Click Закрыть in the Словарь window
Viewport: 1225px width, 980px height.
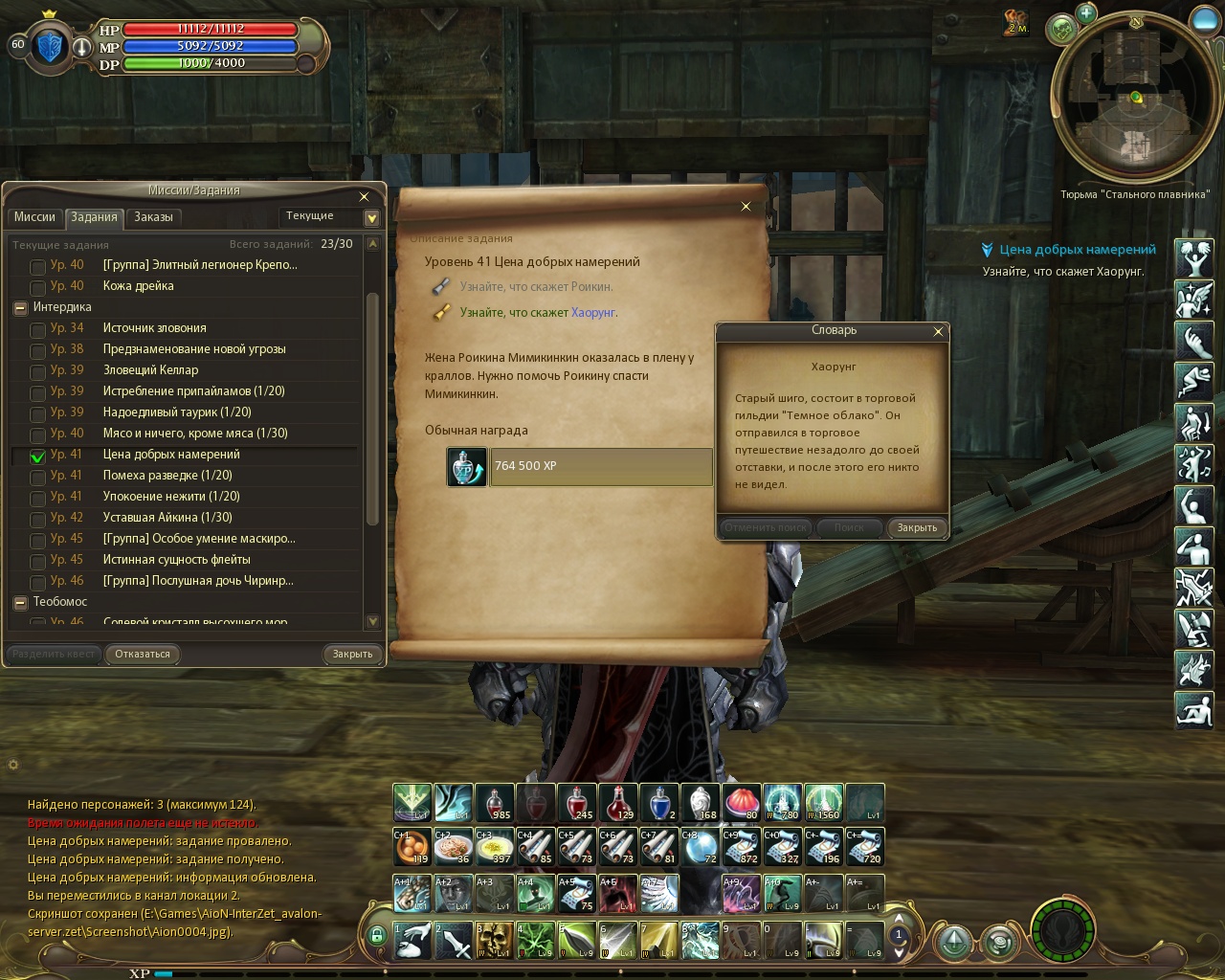pos(917,528)
